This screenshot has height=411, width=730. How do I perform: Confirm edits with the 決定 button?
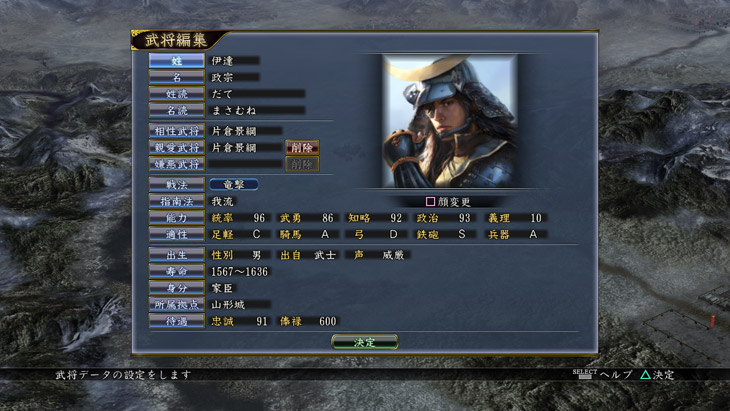pyautogui.click(x=365, y=342)
